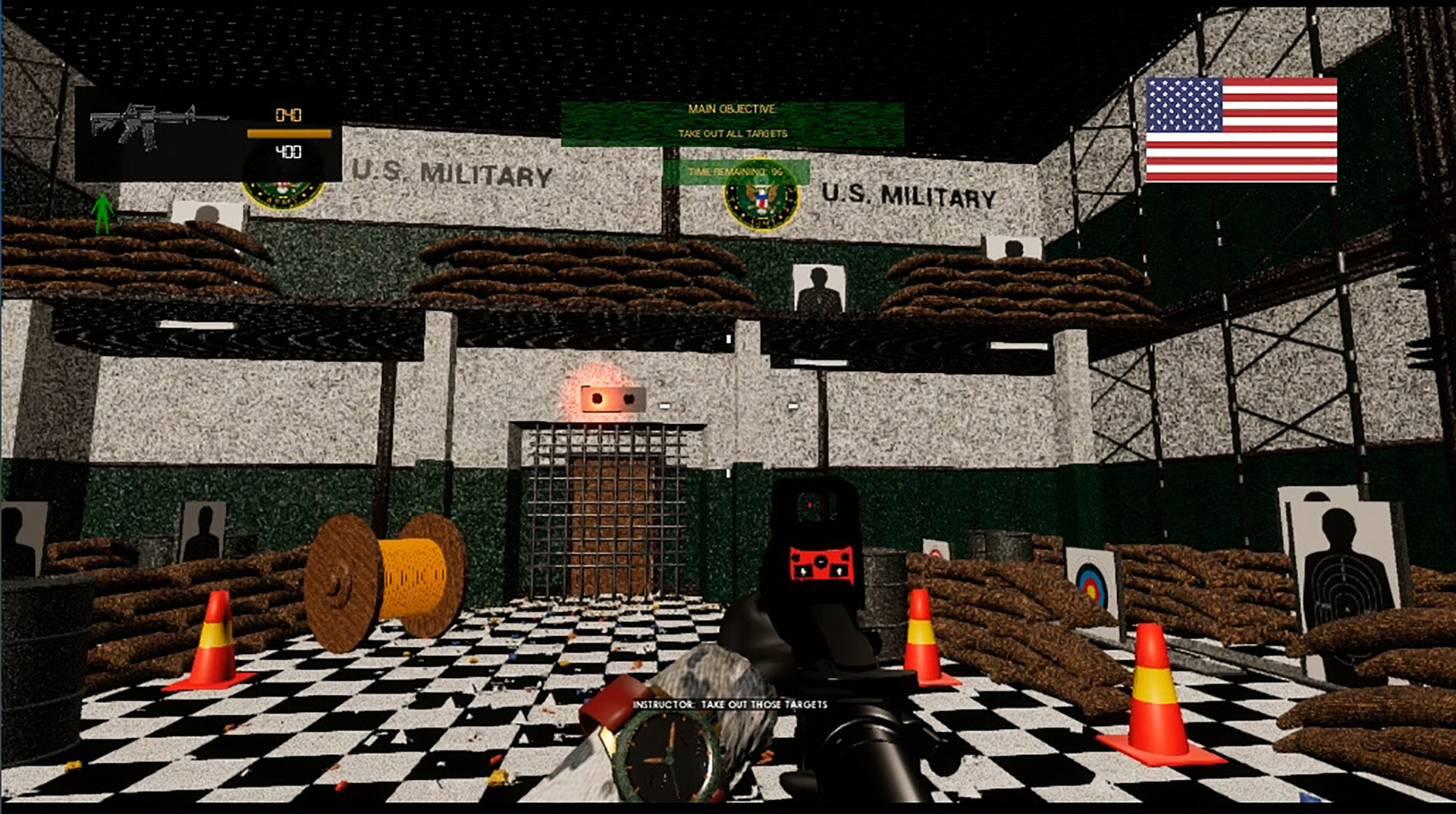Click the American flag in the corner
Image resolution: width=1456 pixels, height=814 pixels.
pos(1242,130)
